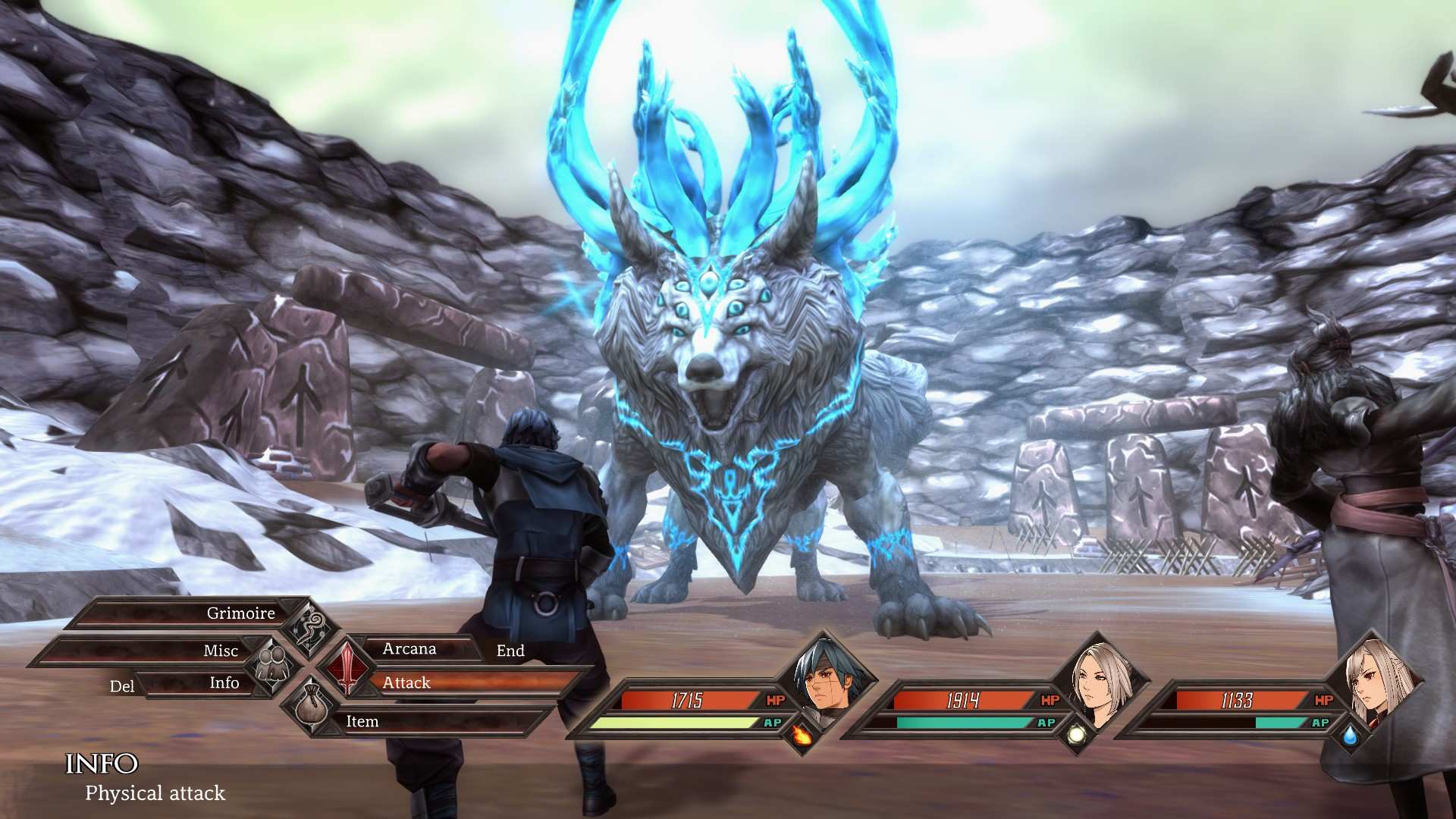Choose Misc from the command menu
This screenshot has height=819, width=1456.
tap(221, 651)
